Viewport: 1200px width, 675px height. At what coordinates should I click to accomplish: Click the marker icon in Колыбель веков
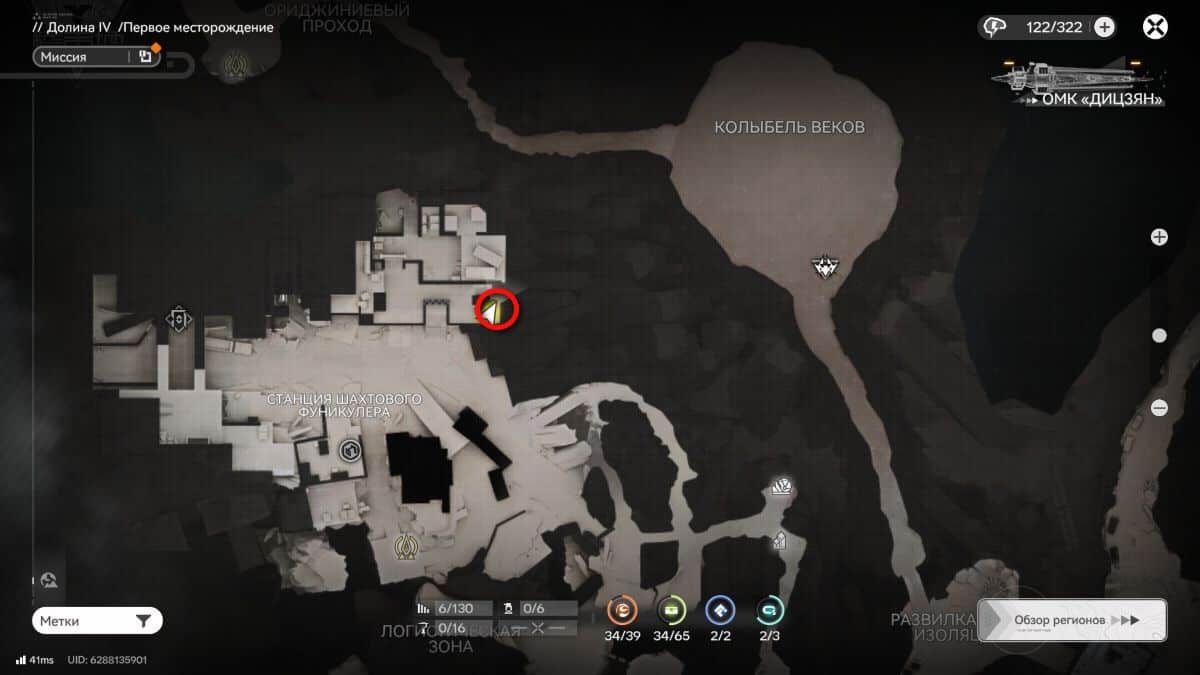pos(824,267)
